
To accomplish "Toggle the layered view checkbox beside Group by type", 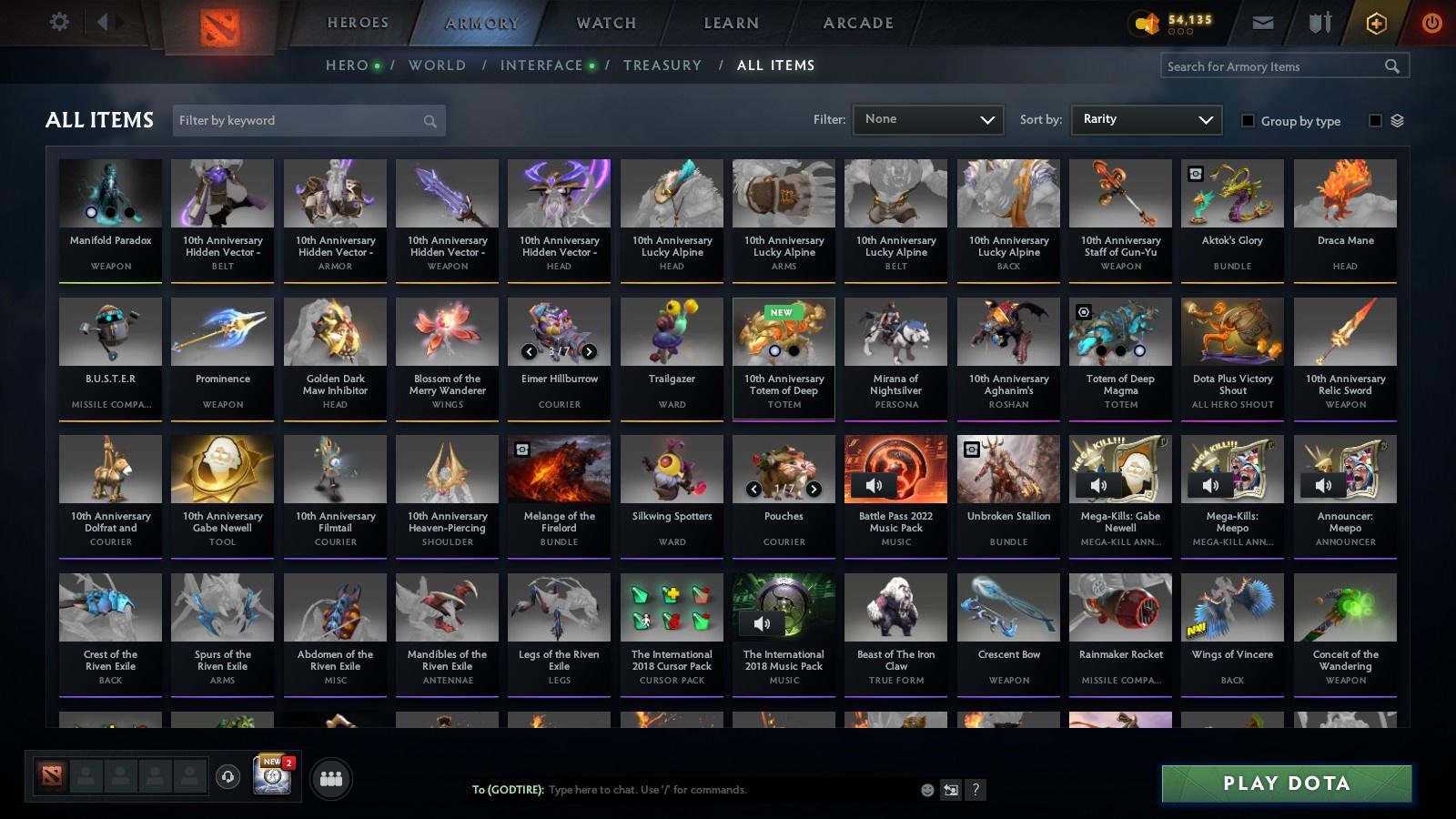I will click(x=1376, y=120).
